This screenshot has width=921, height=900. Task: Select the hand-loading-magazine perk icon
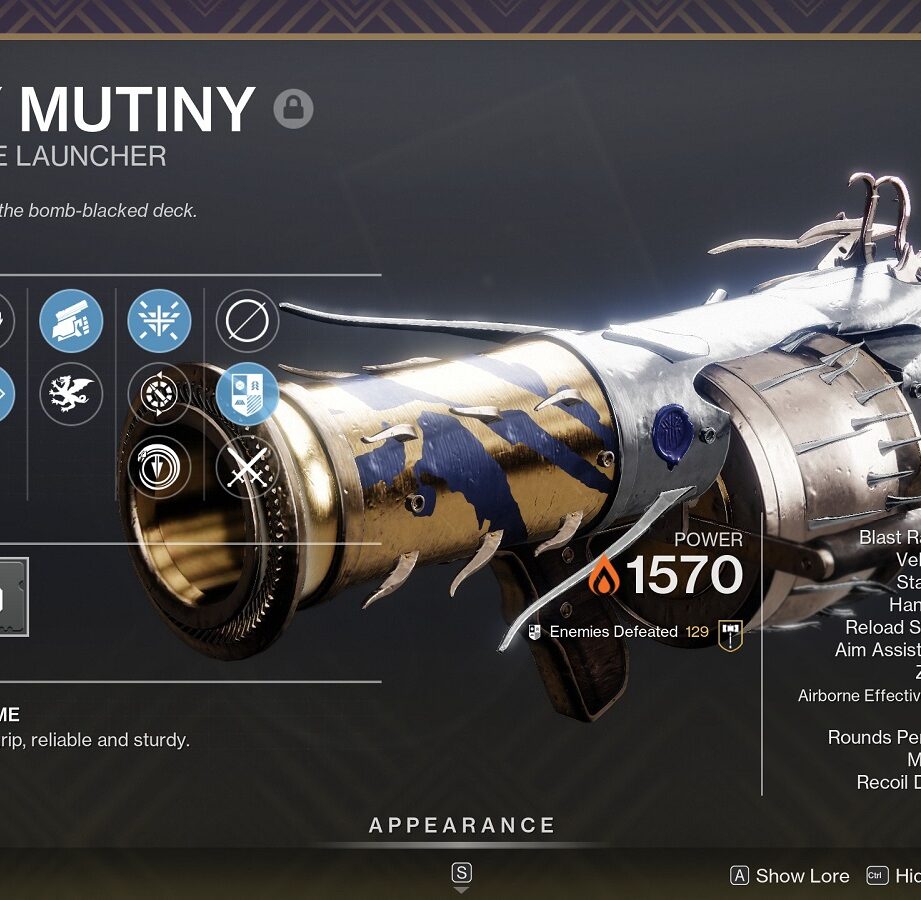click(71, 322)
